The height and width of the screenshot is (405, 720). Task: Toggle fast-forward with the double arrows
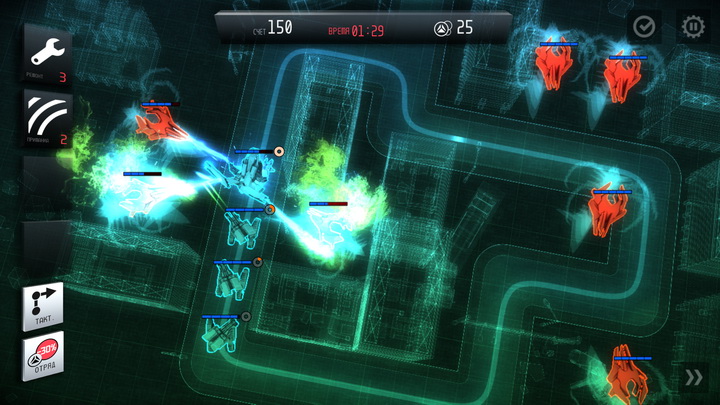coord(693,377)
